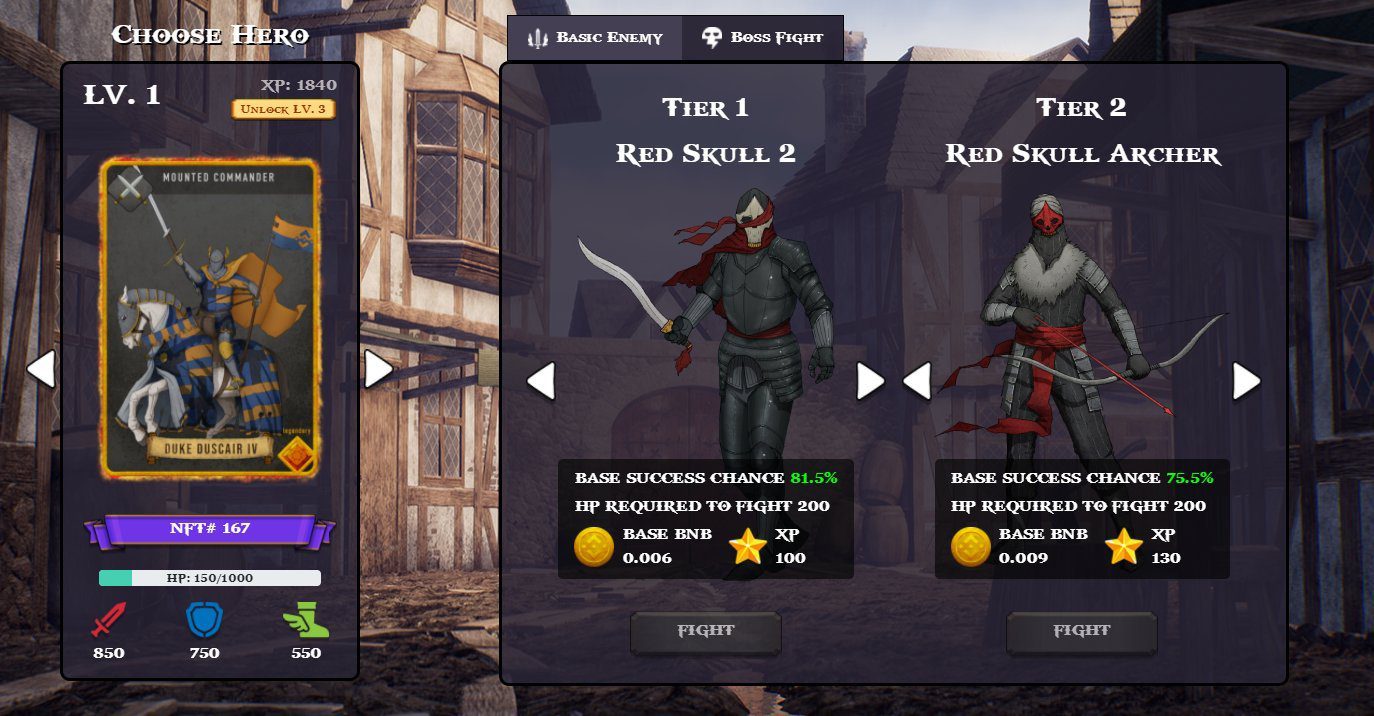This screenshot has height=716, width=1374.
Task: View next Tier 2 enemy
Action: click(1246, 381)
